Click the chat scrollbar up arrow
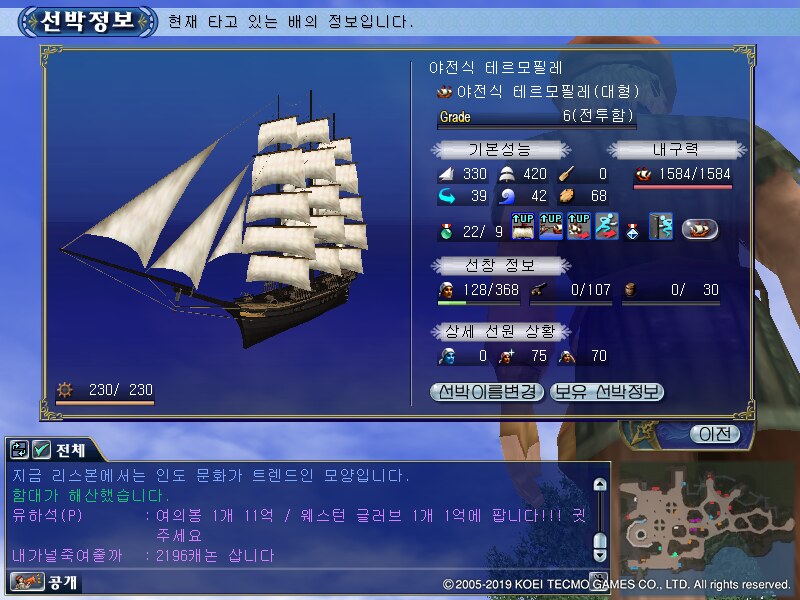This screenshot has width=800, height=600. (x=600, y=485)
